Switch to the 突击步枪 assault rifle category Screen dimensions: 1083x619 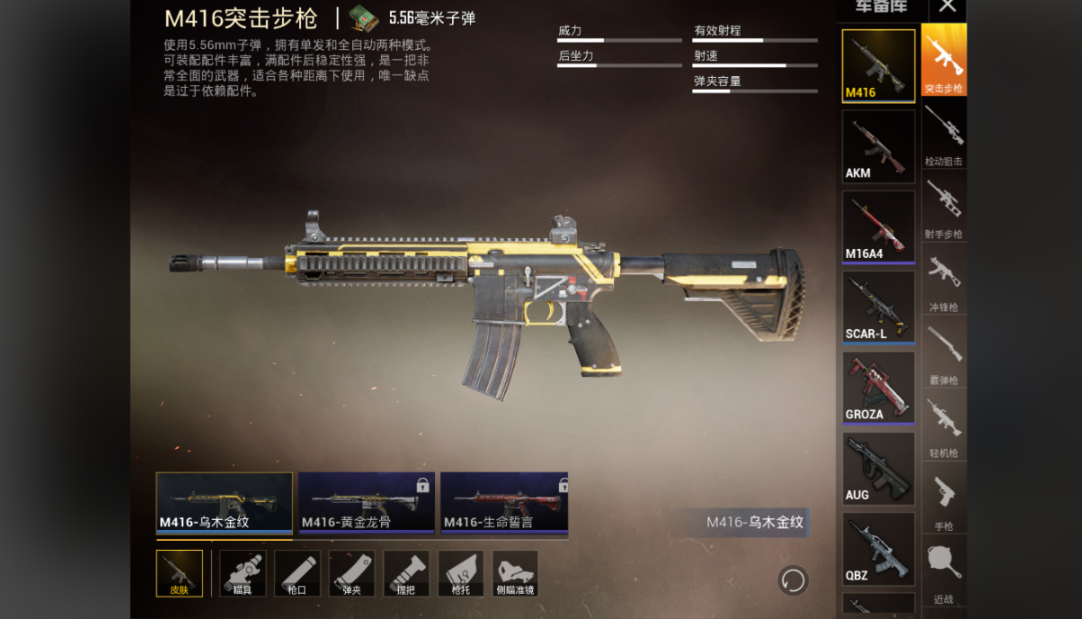(943, 60)
